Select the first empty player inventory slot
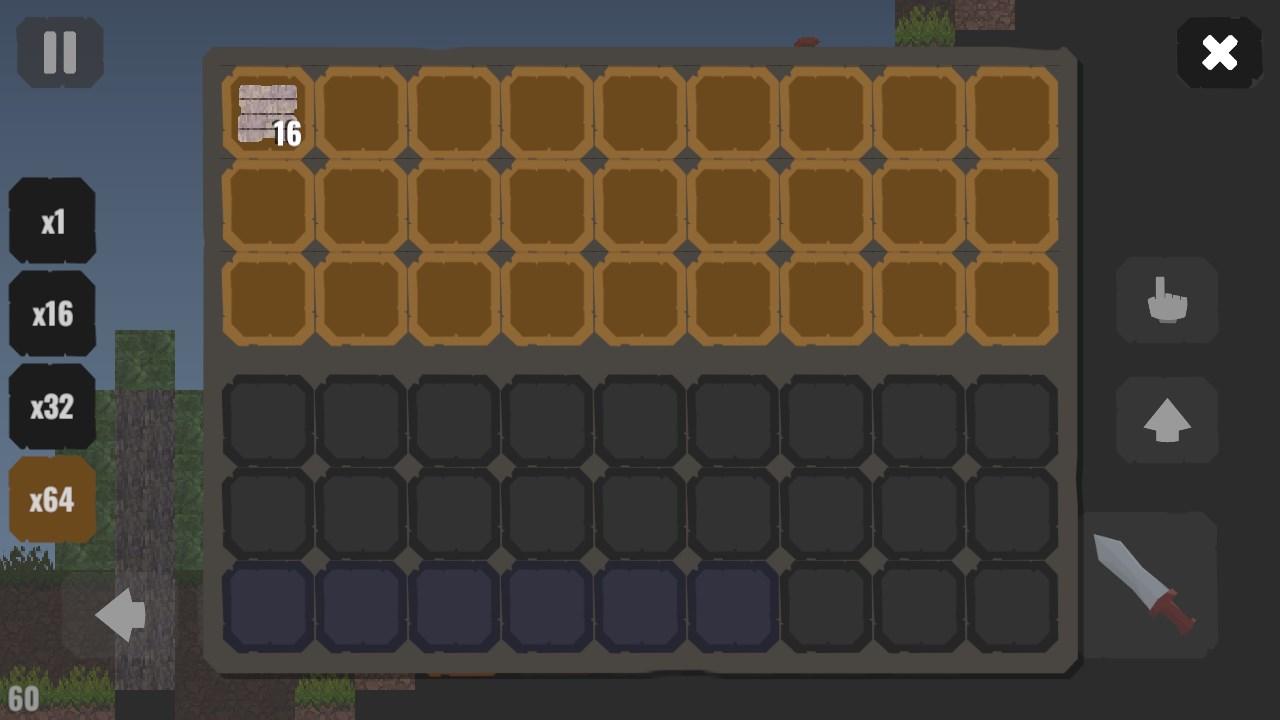The width and height of the screenshot is (1280, 720). pyautogui.click(x=267, y=417)
